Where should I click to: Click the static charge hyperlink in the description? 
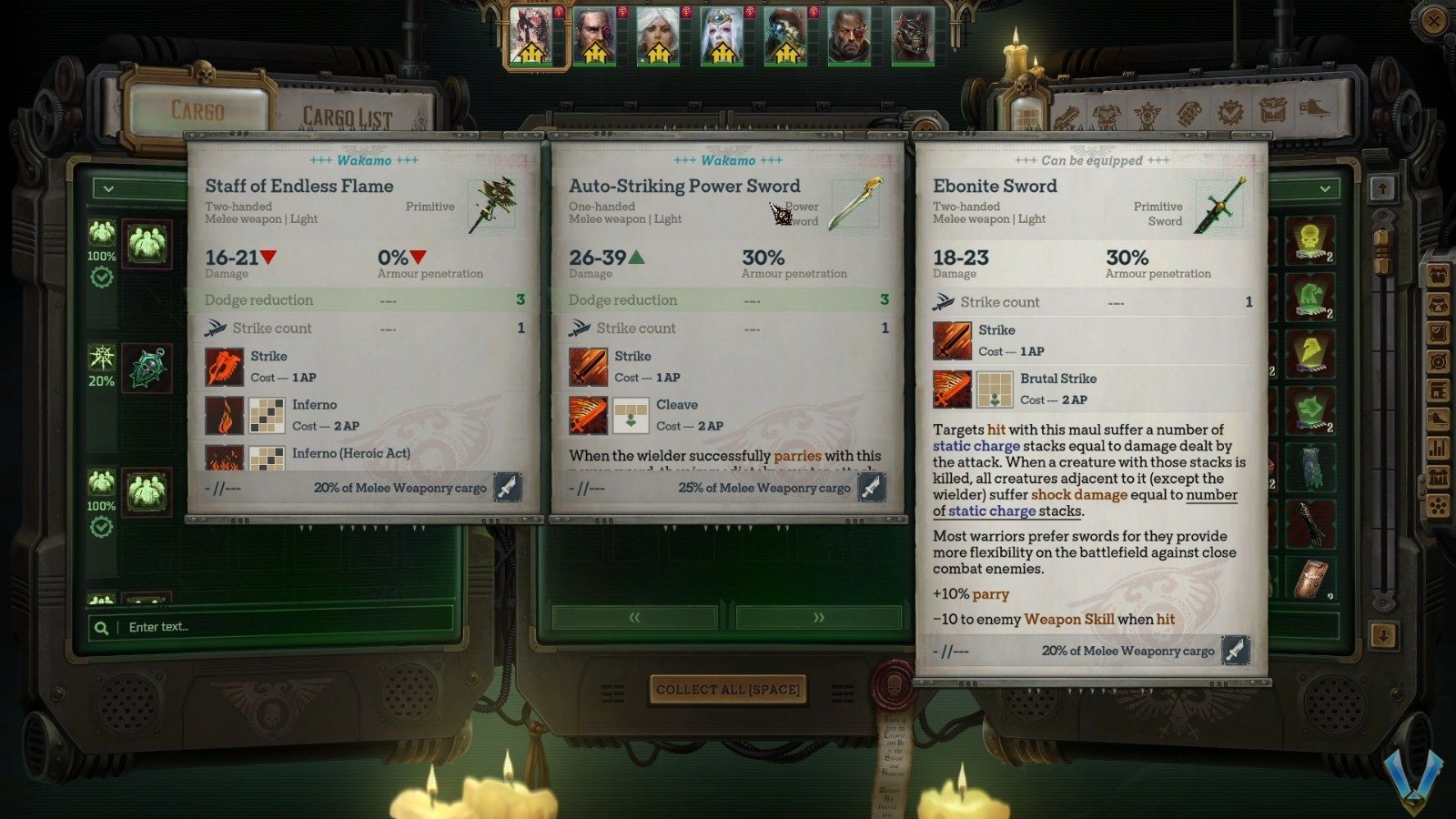click(977, 446)
